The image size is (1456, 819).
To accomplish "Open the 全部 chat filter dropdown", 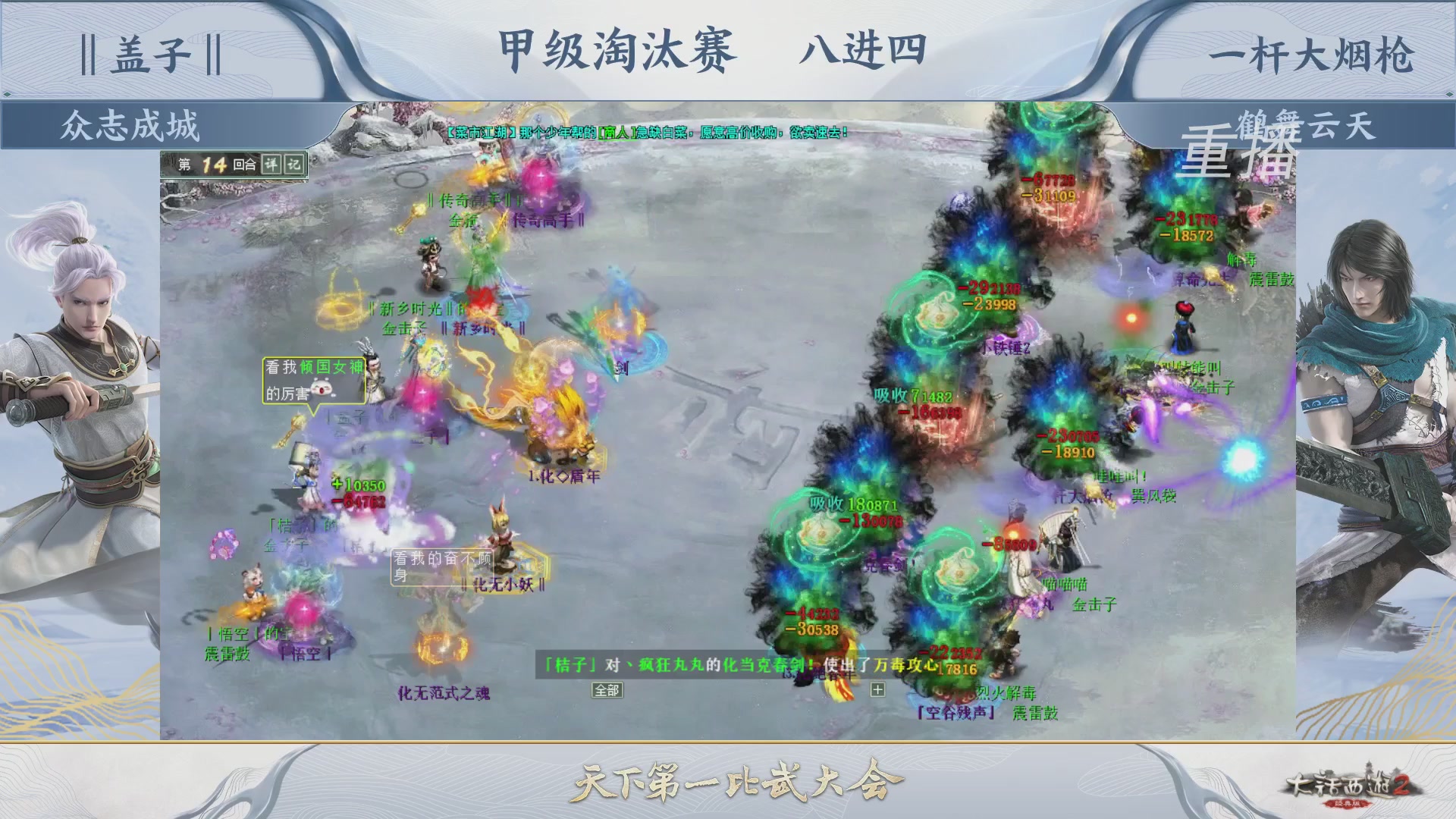I will coord(607,690).
